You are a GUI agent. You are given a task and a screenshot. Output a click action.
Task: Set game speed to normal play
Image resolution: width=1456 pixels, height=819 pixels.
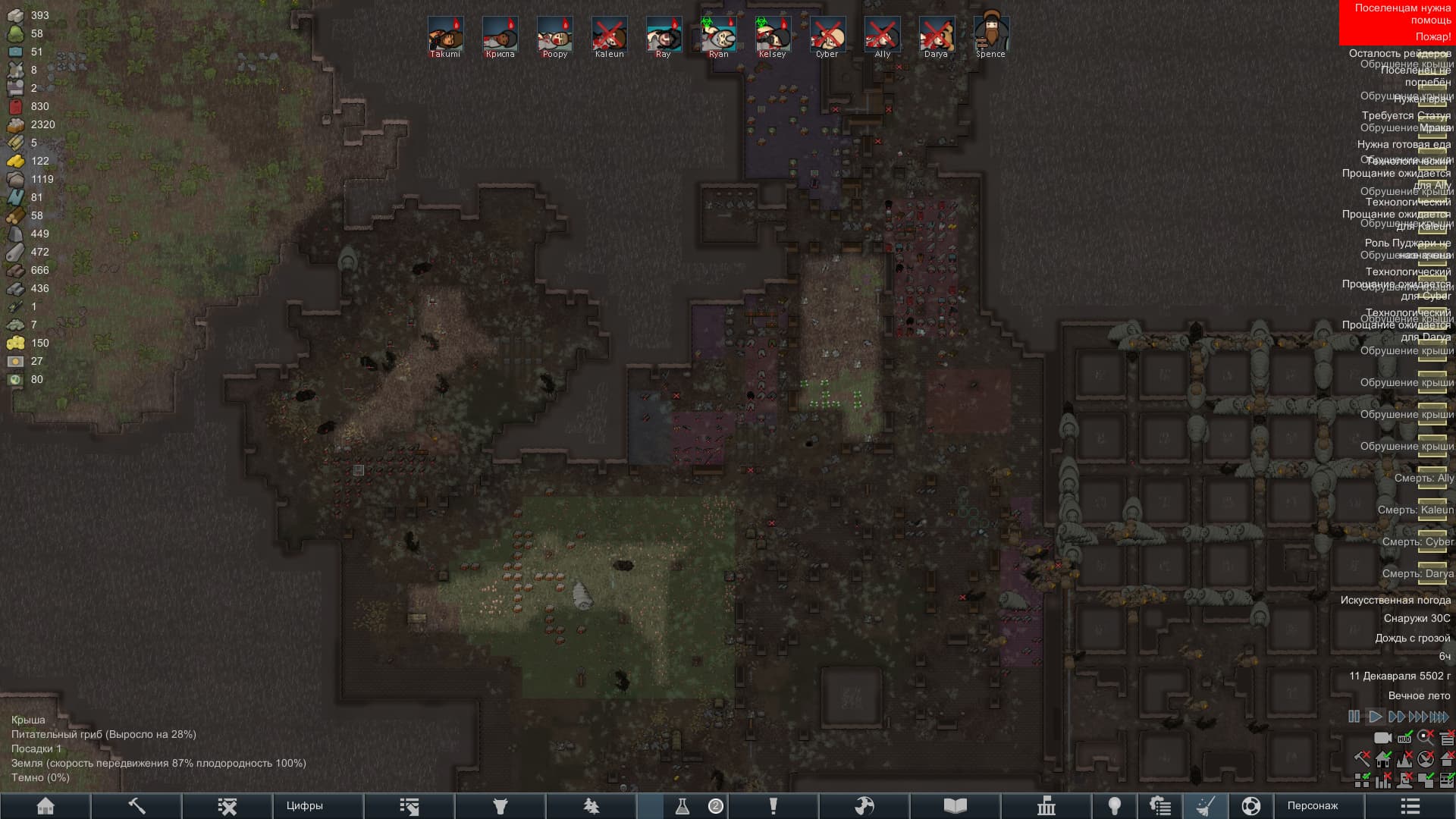(x=1374, y=717)
